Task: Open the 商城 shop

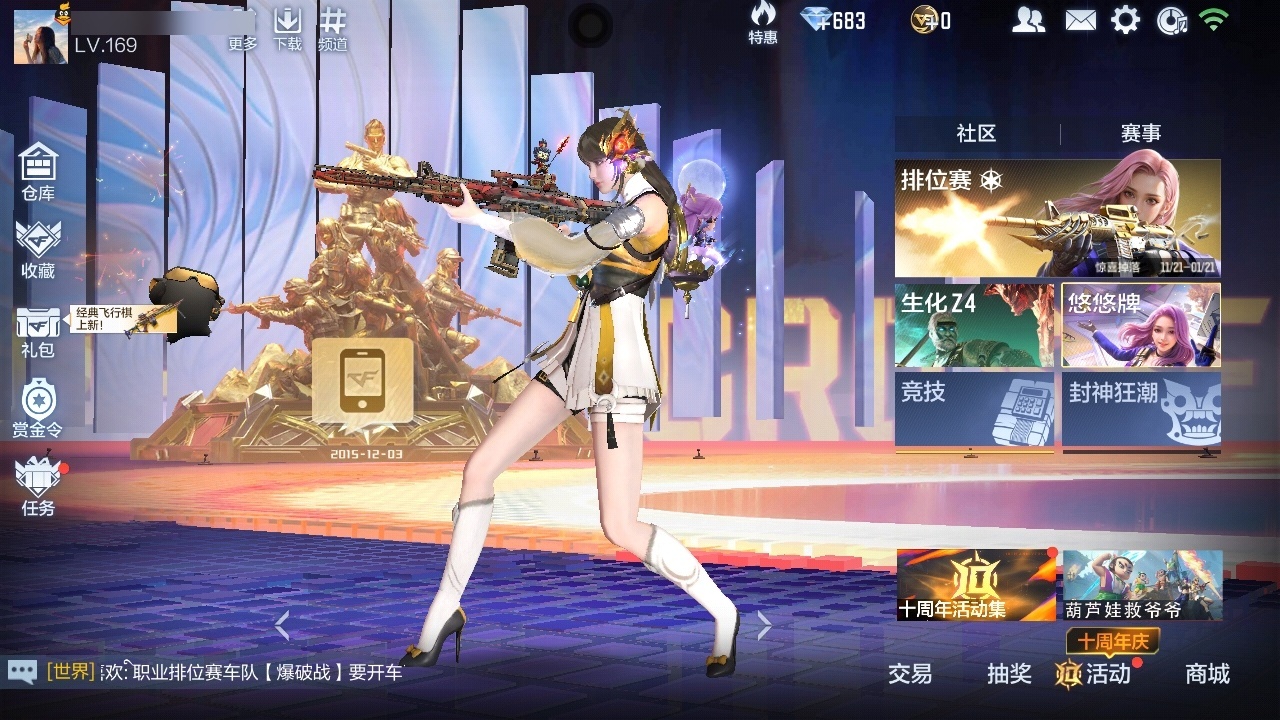Action: [1207, 674]
